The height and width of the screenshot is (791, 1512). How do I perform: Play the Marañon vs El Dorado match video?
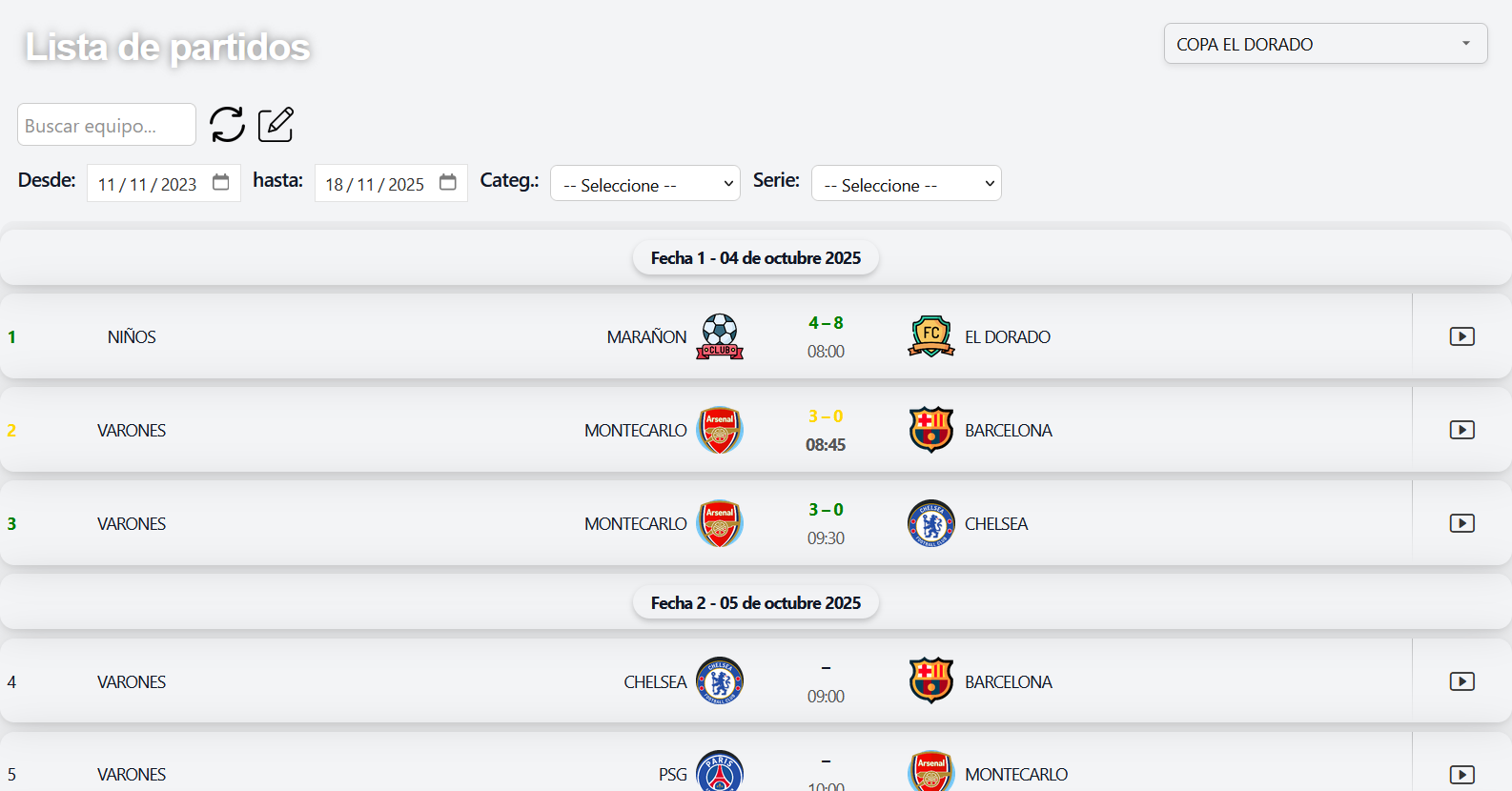[1461, 335]
